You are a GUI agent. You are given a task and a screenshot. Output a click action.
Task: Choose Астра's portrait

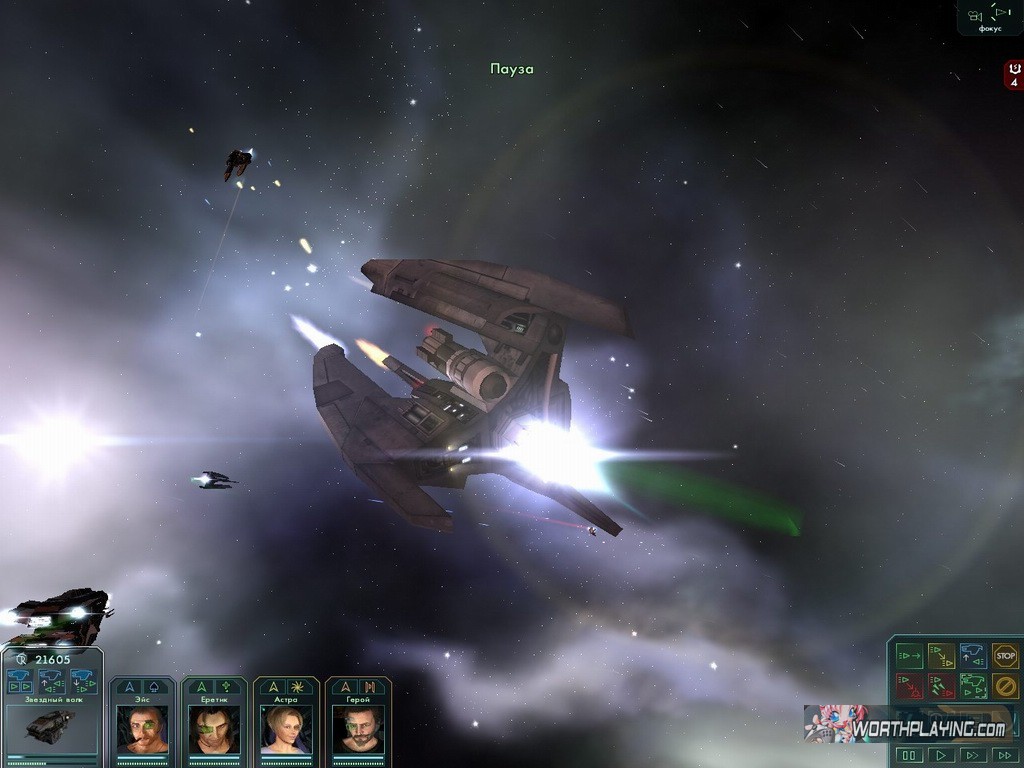coord(286,727)
